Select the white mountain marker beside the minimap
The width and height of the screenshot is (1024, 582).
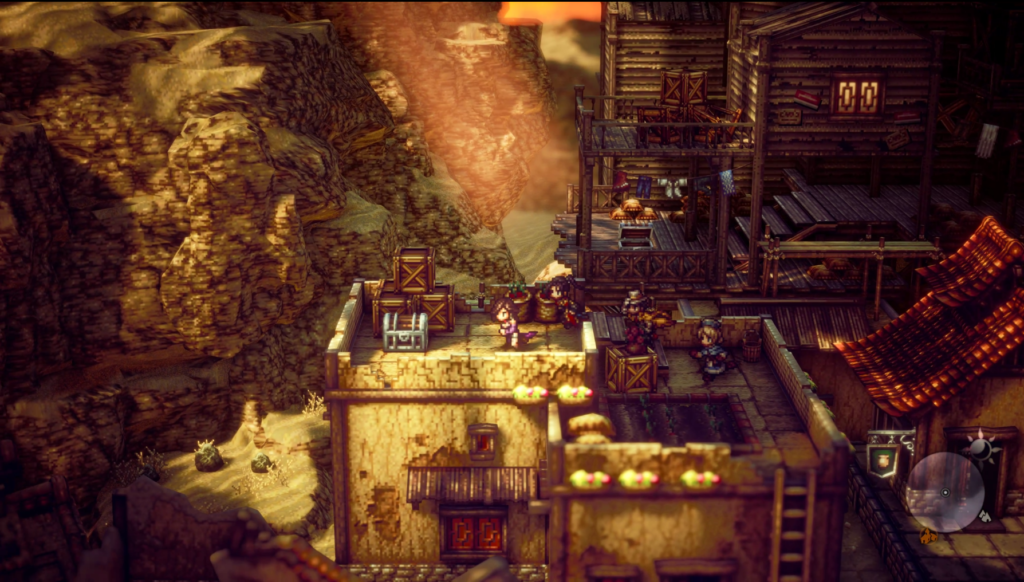click(x=985, y=517)
